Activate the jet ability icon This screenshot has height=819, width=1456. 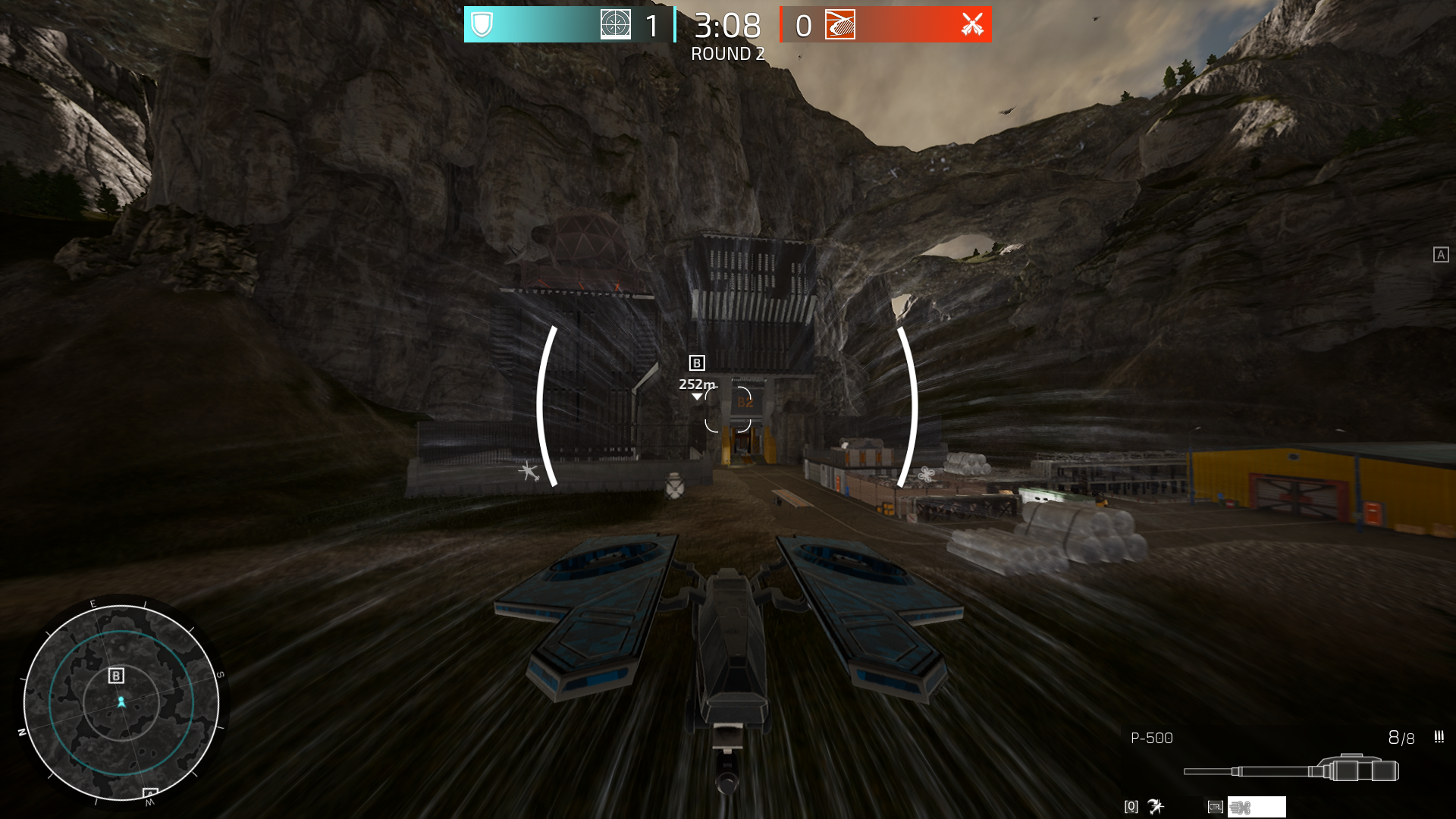pyautogui.click(x=1156, y=807)
